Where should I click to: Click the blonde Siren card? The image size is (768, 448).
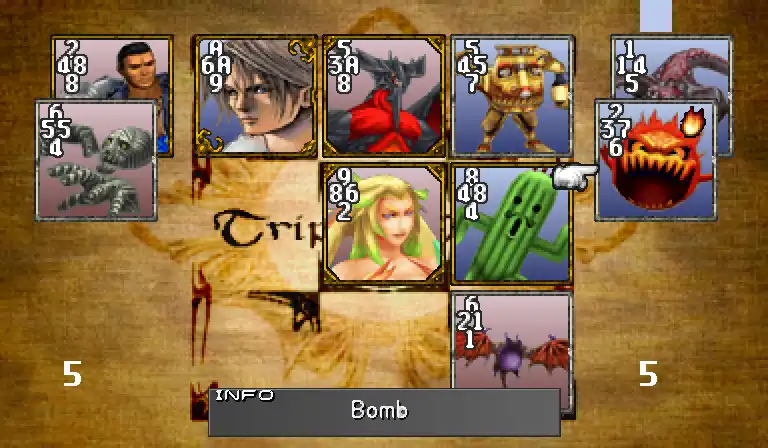383,225
